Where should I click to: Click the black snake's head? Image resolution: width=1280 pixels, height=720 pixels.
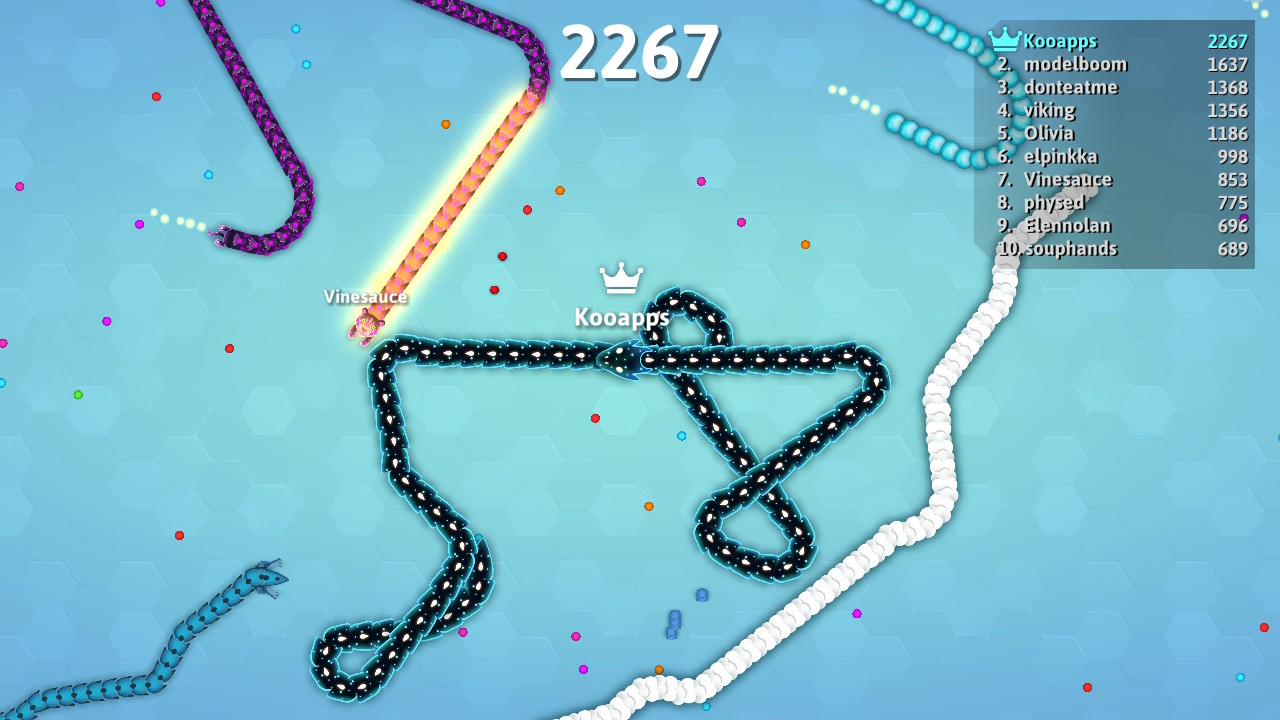point(622,360)
